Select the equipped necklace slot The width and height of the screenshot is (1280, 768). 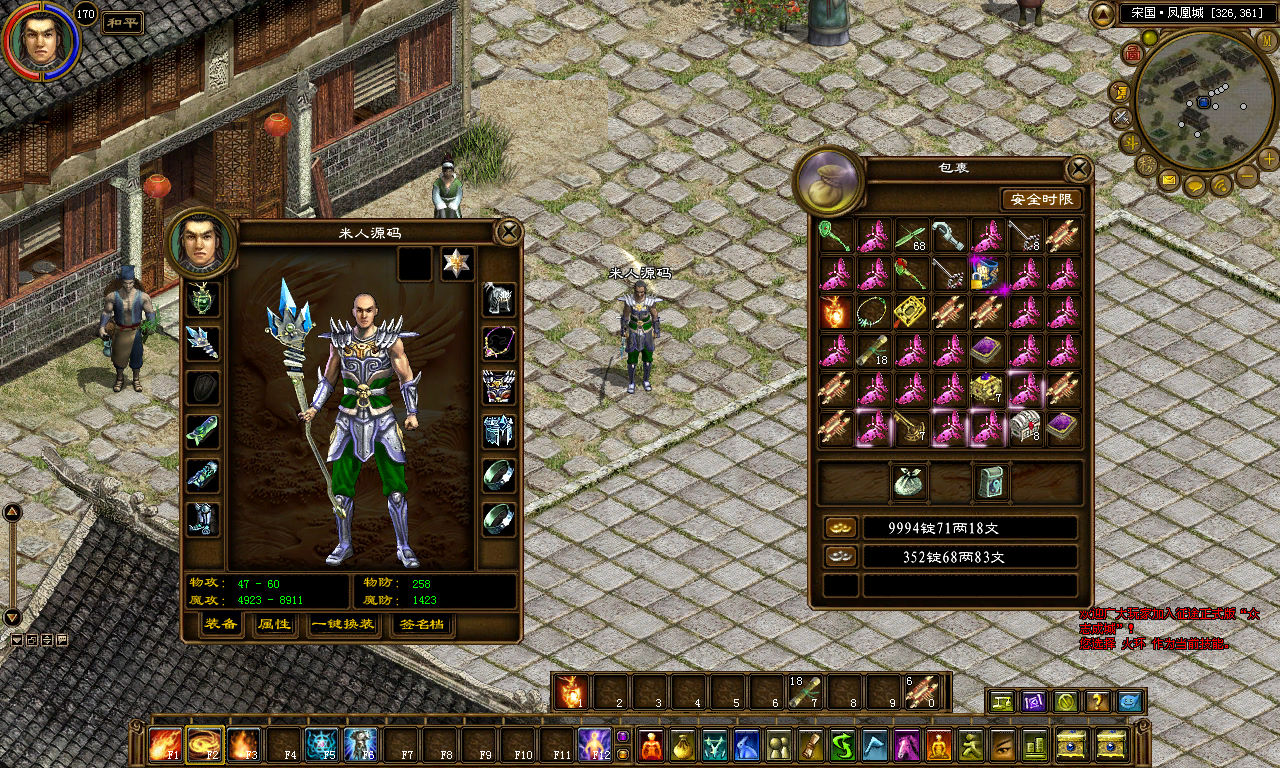499,342
